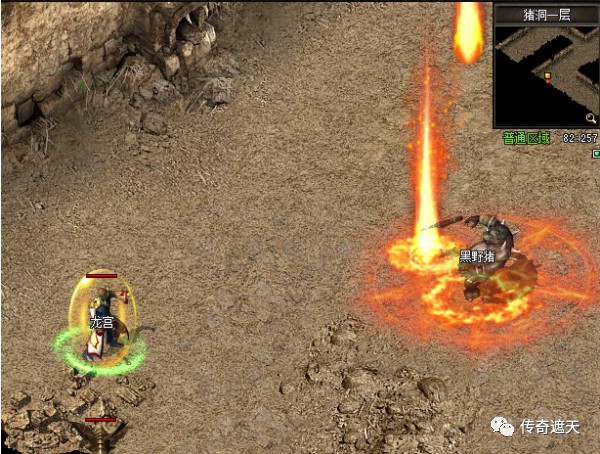Click the small green indicator below the coordinates
Image resolution: width=600 pixels, height=454 pixels.
pyautogui.click(x=595, y=153)
